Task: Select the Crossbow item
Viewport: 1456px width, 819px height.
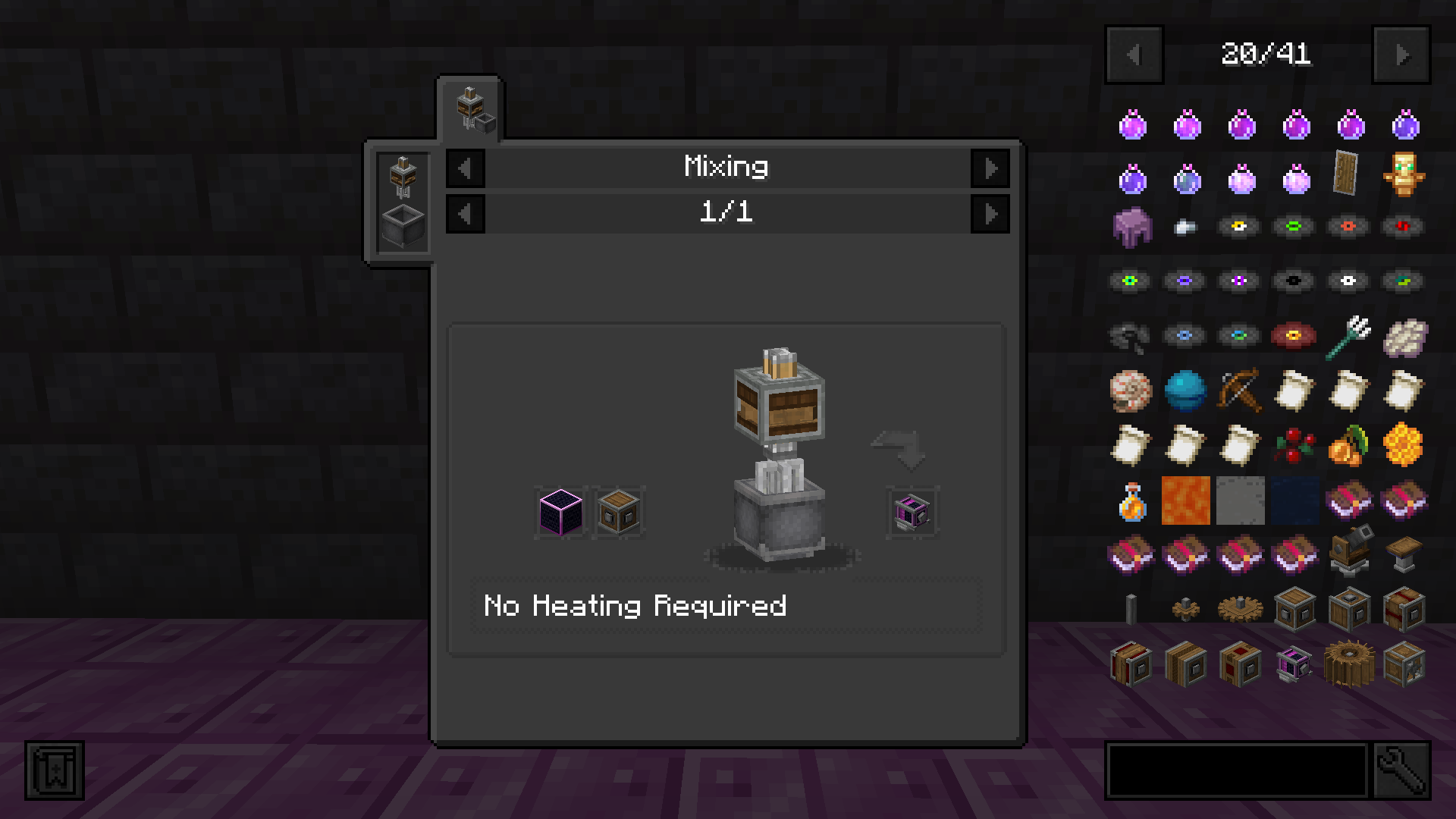Action: coord(1239,389)
